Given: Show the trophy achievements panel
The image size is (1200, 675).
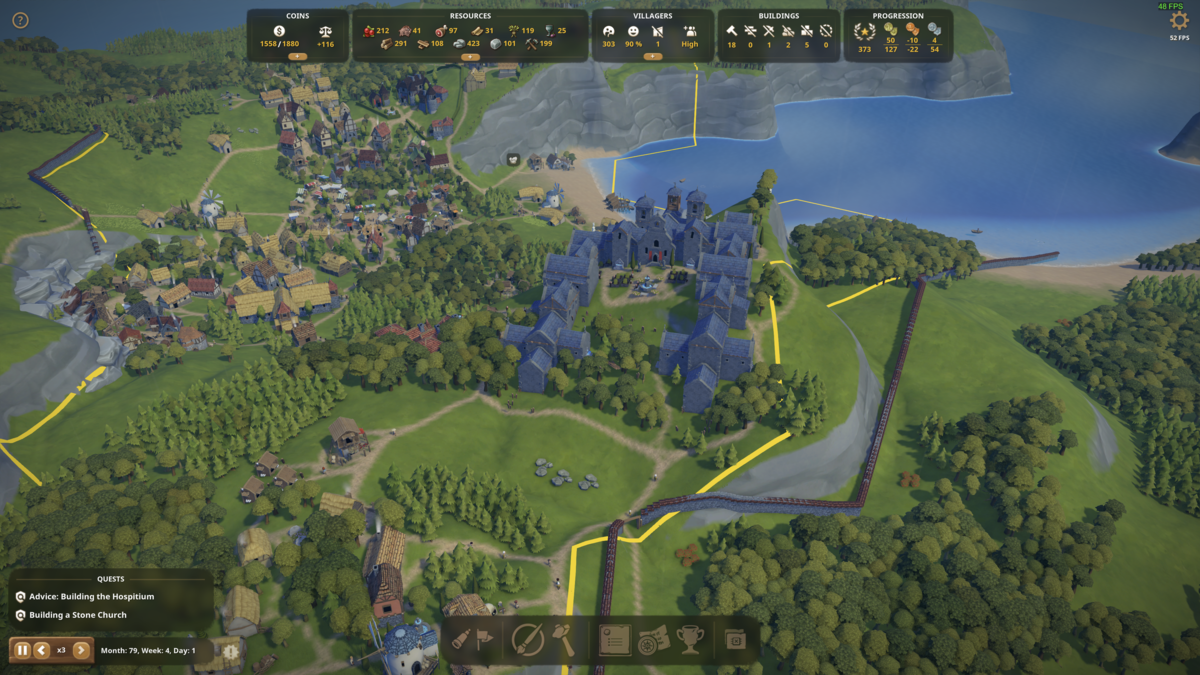Looking at the screenshot, I should [690, 639].
